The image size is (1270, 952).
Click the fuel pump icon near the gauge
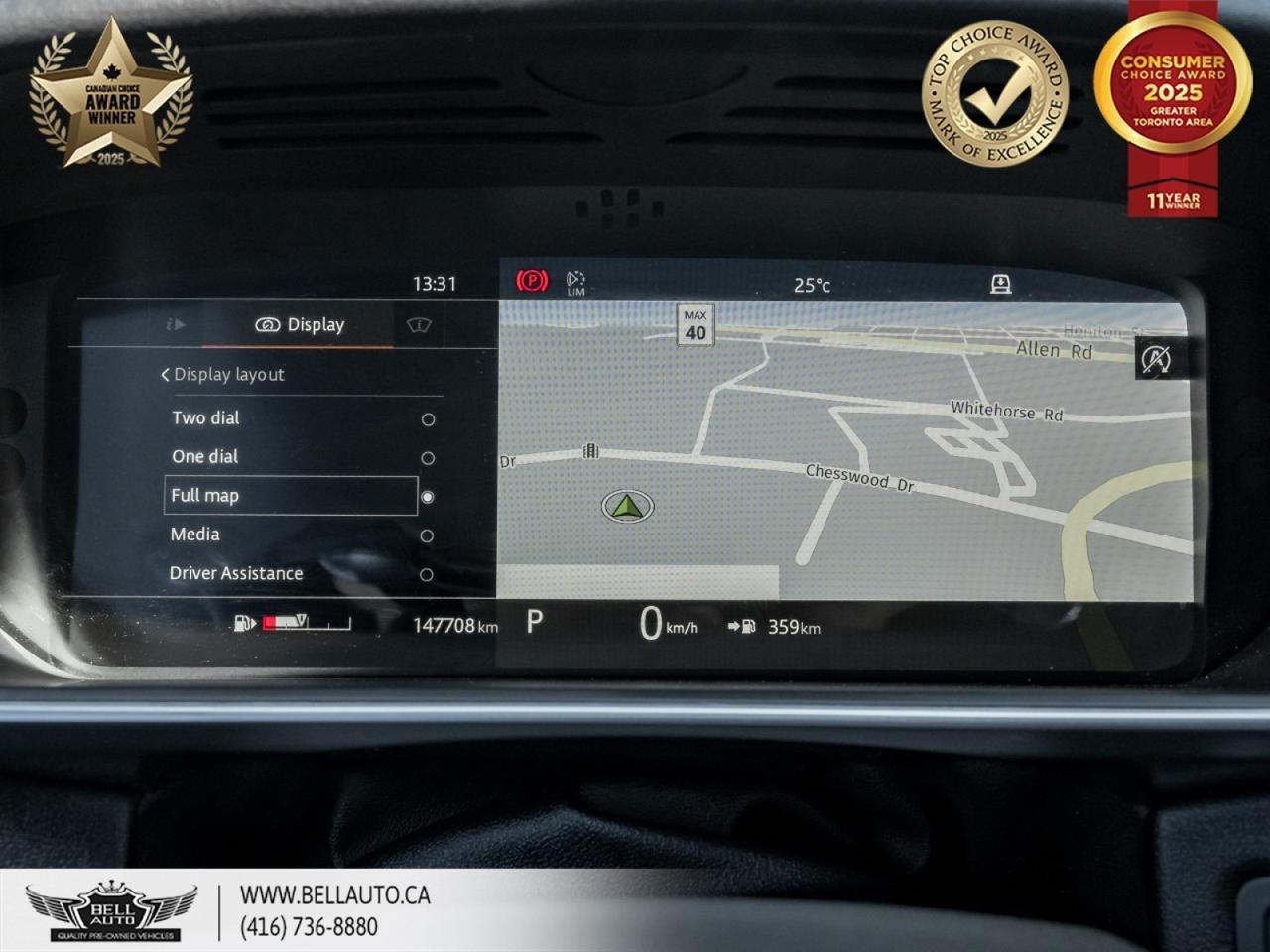pos(241,622)
